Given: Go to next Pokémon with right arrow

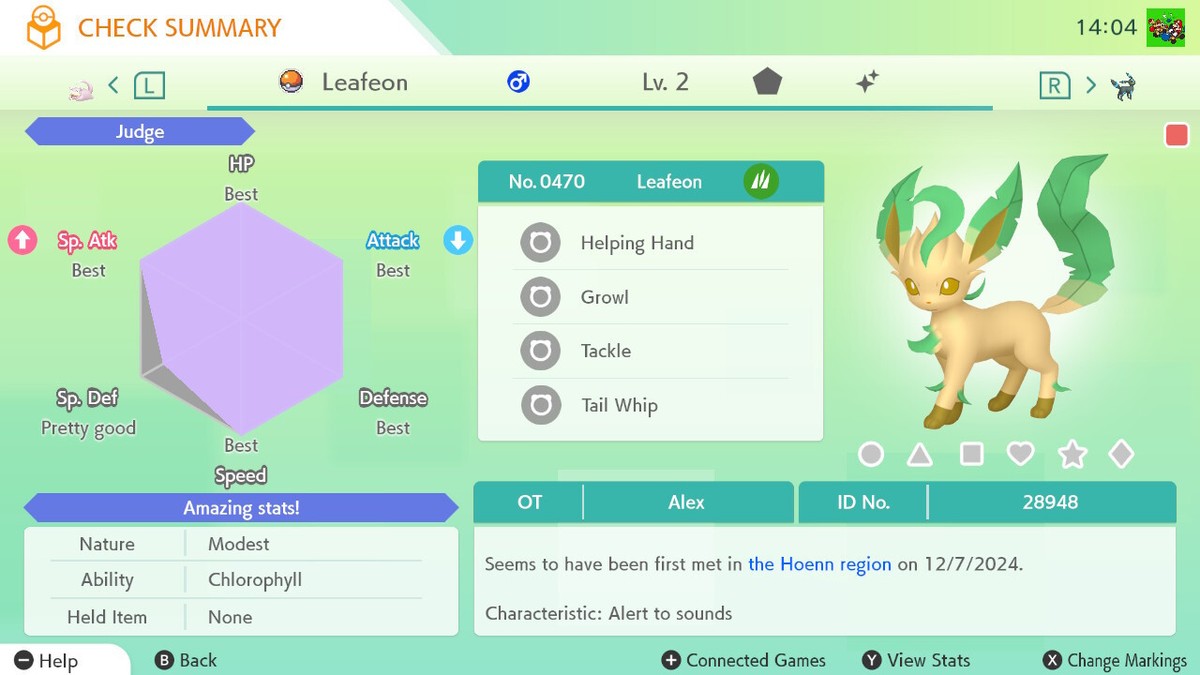Looking at the screenshot, I should click(1091, 85).
